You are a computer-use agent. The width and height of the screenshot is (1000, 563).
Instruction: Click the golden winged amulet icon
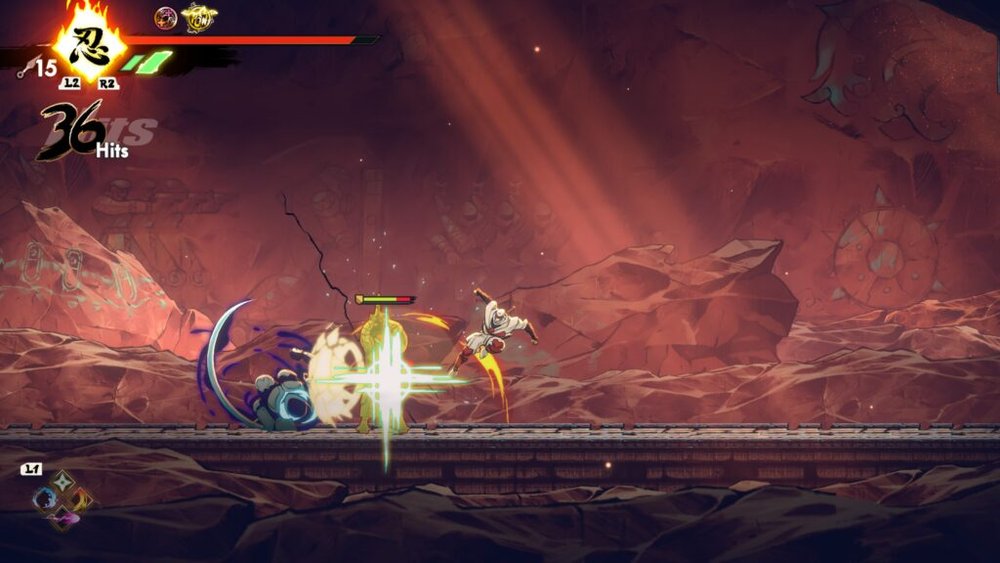coord(199,18)
